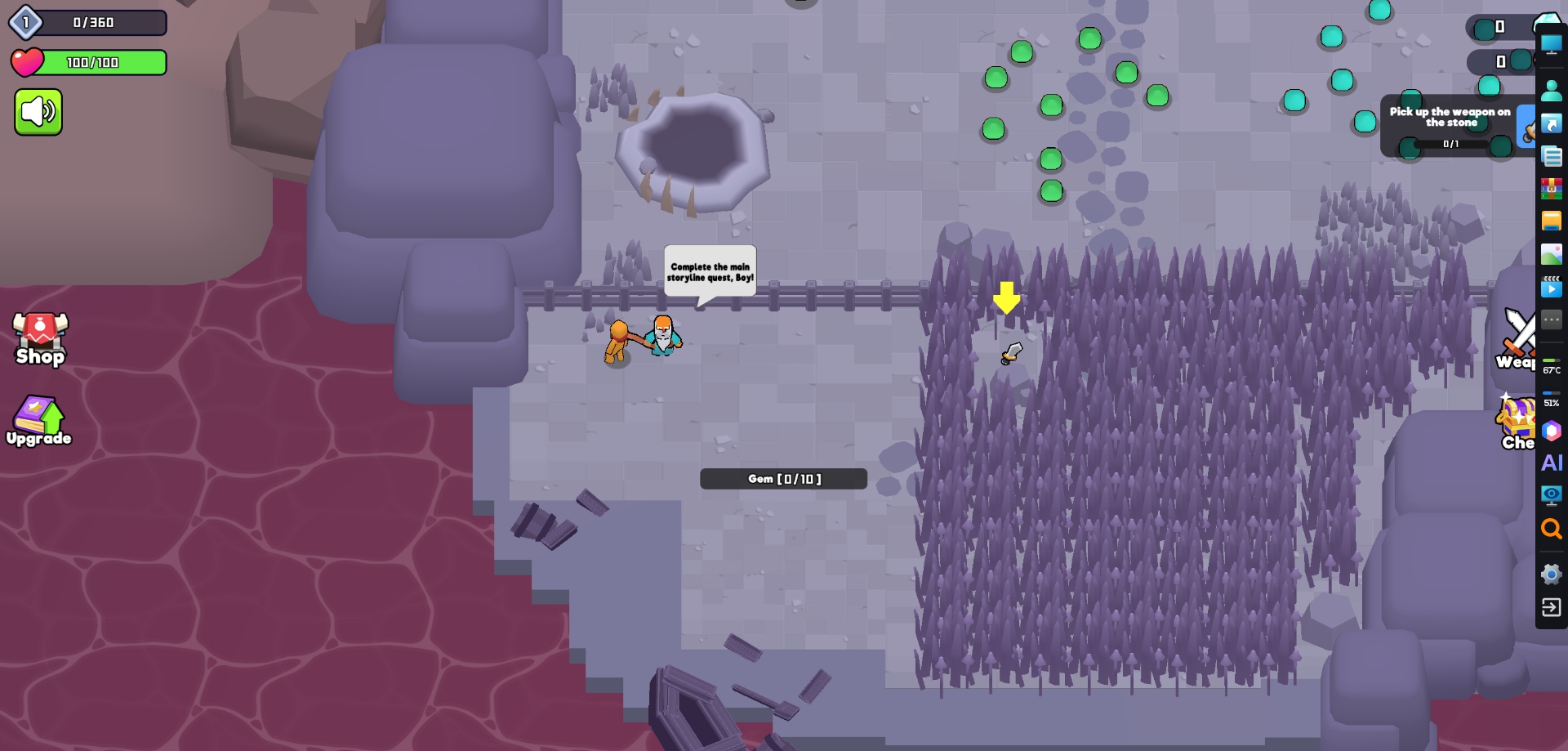Screen dimensions: 1568x751
Task: Open the sidebar gear settings icon
Action: click(1551, 574)
